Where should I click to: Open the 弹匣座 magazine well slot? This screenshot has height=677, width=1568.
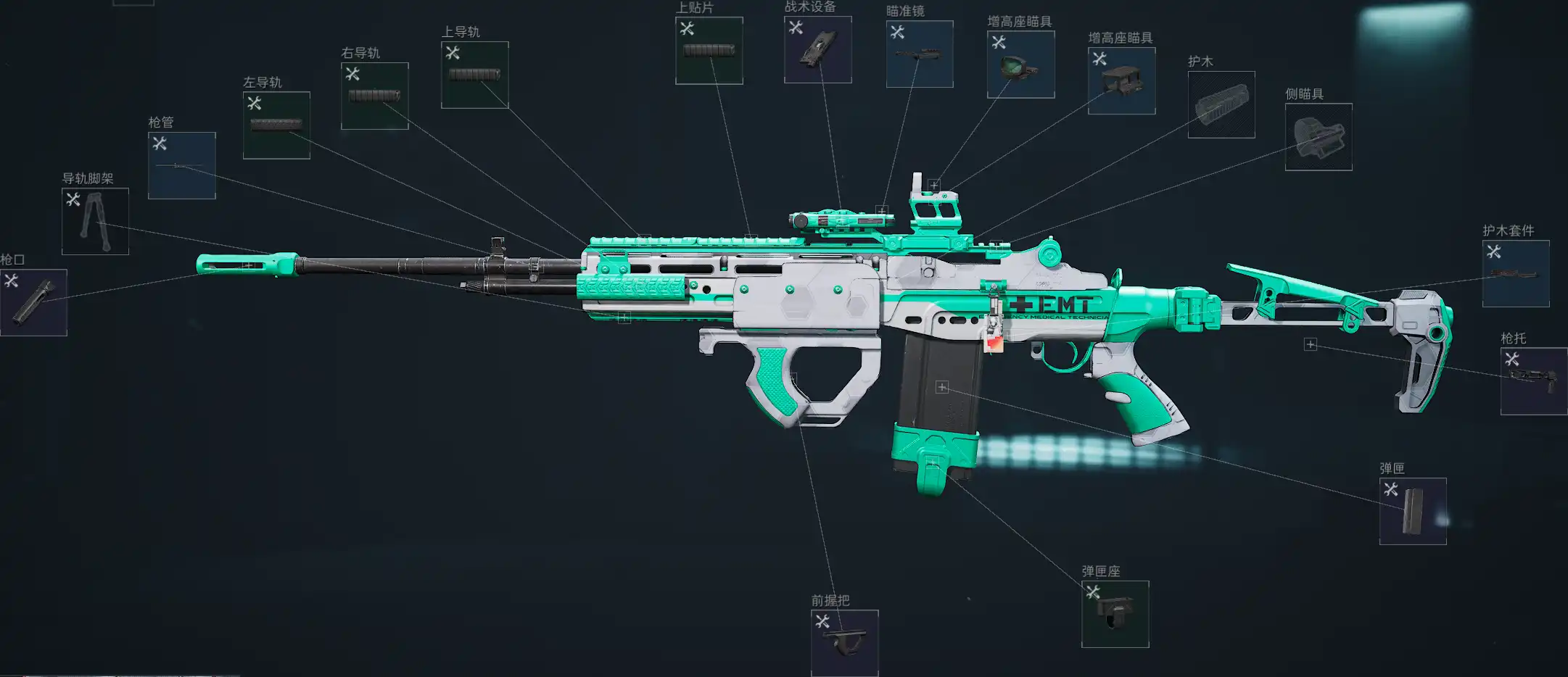(1115, 614)
